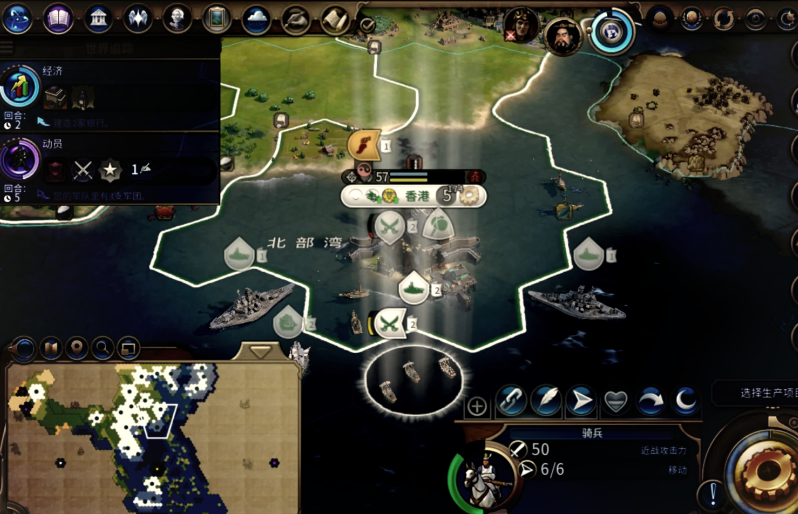Open diplomacy with the bearded leader portrait
798x514 pixels.
564,36
